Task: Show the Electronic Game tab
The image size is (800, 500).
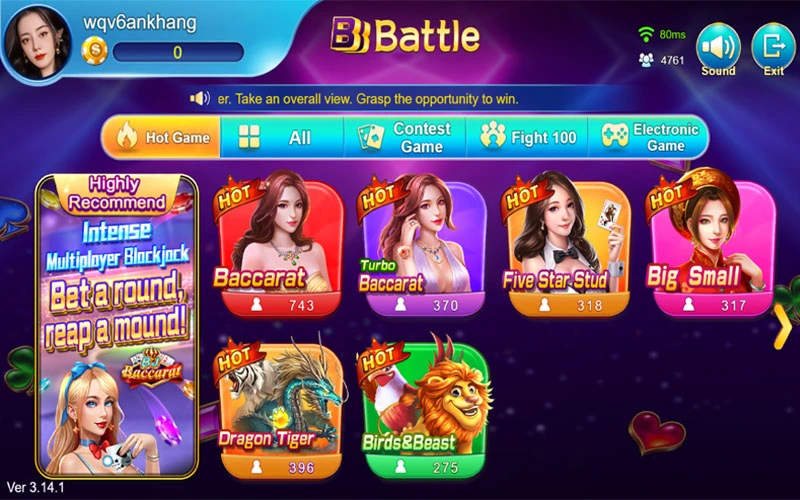Action: (x=651, y=137)
